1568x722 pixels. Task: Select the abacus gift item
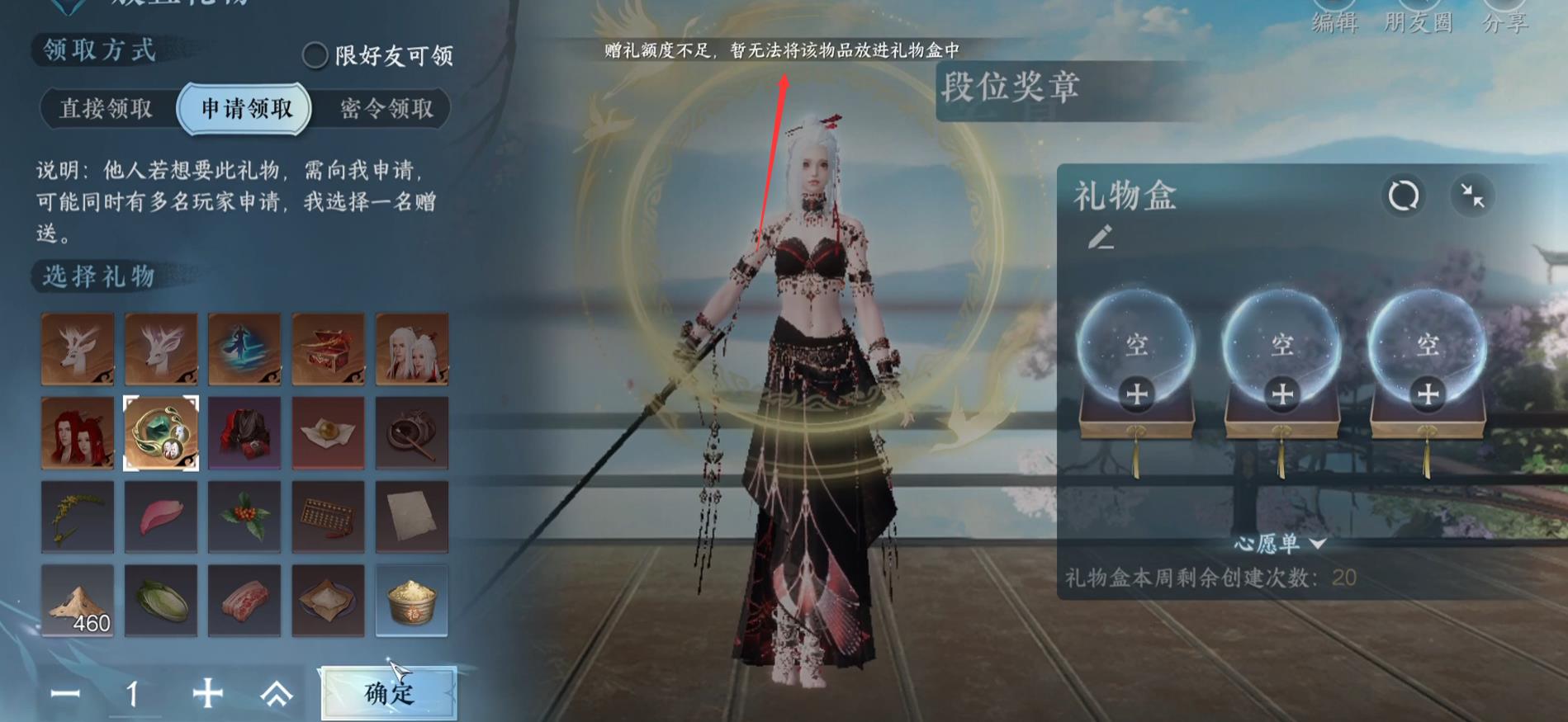327,516
